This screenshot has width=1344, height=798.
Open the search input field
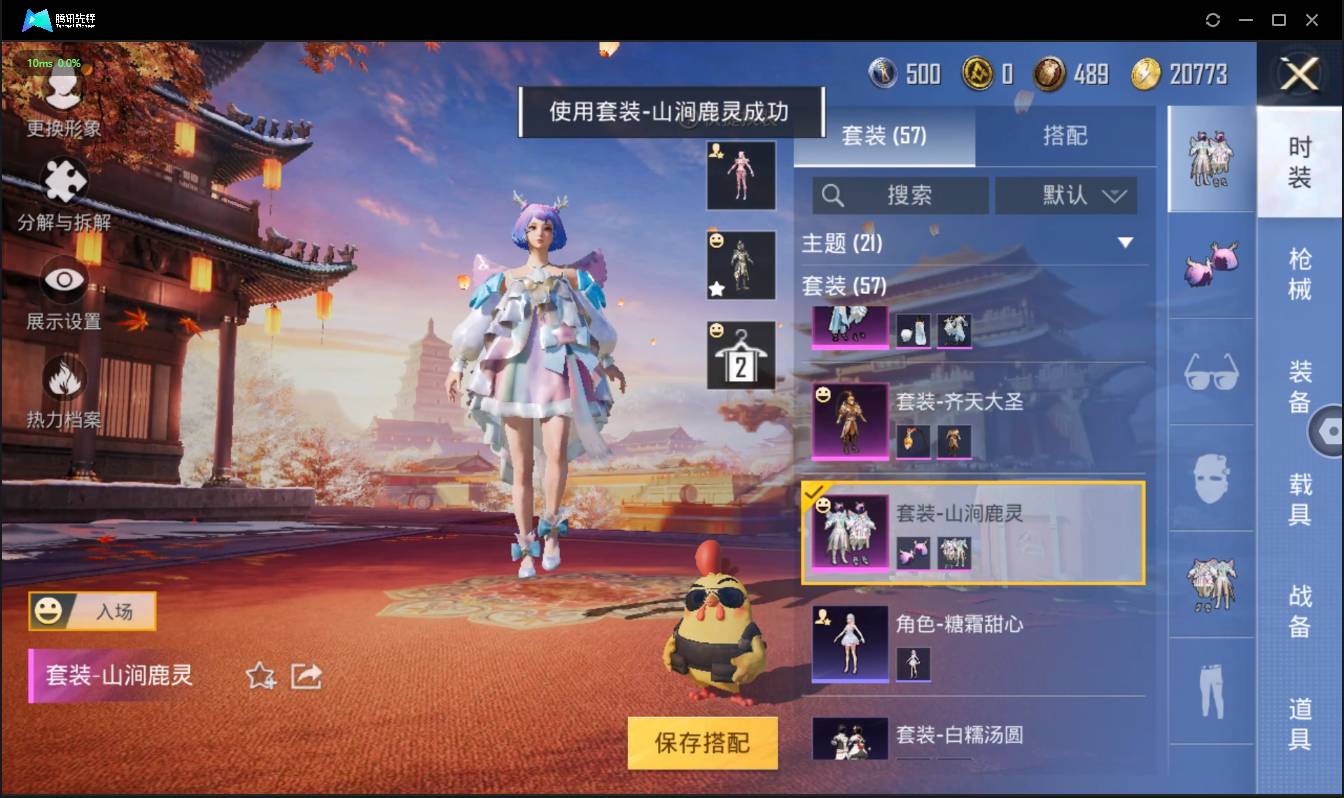(900, 196)
